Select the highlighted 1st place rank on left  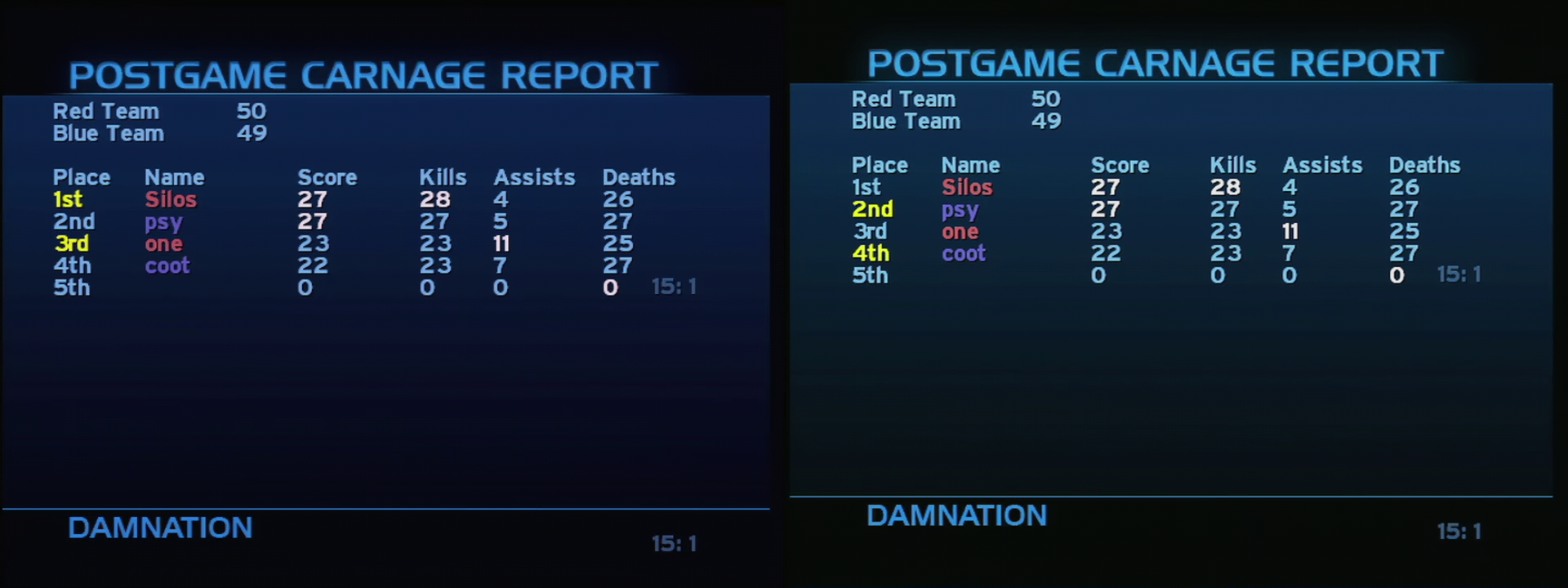pos(69,199)
